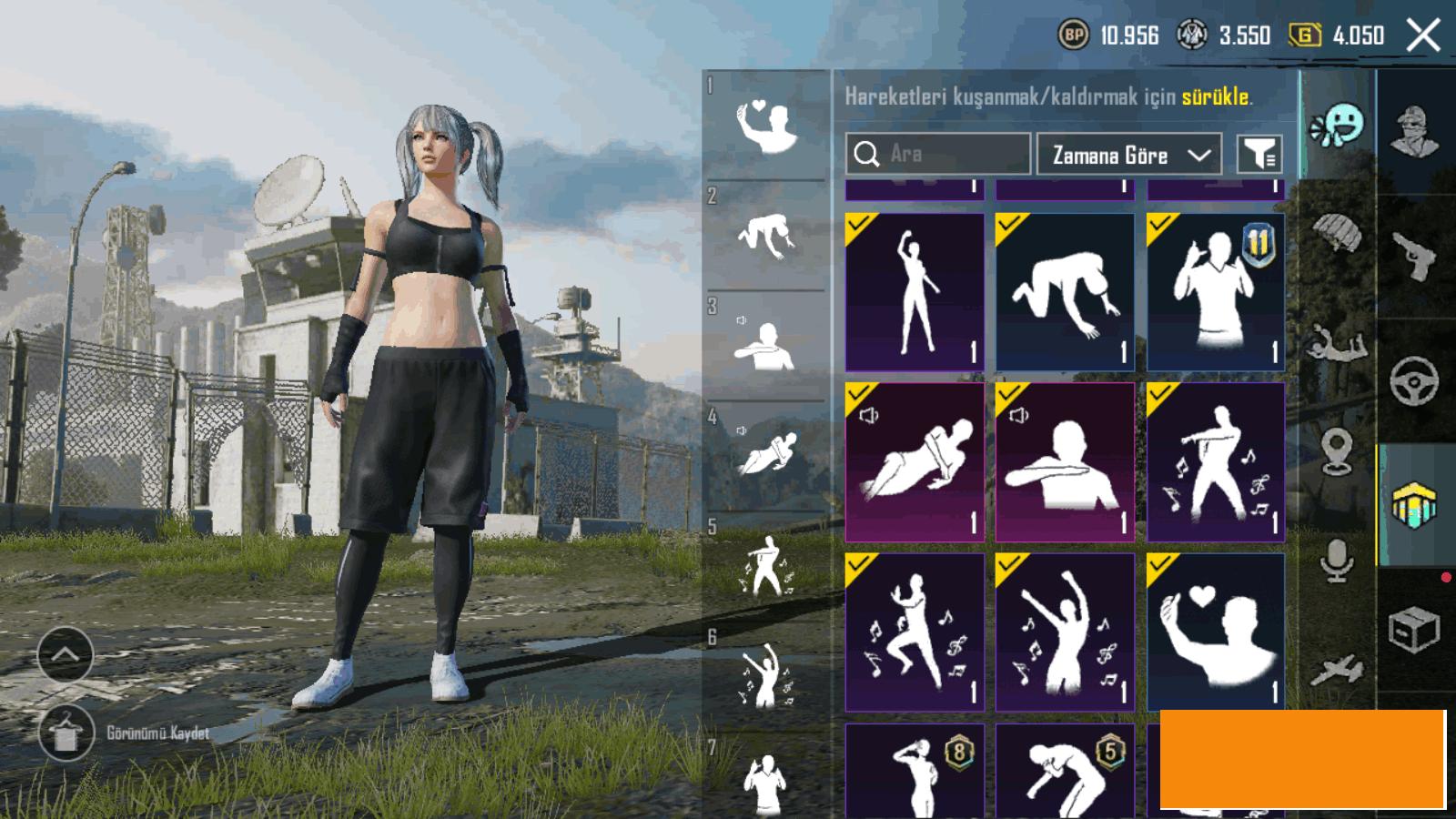Screen dimensions: 1456x819
Task: Open the Zamana Göre sort dropdown
Action: [x=1128, y=156]
